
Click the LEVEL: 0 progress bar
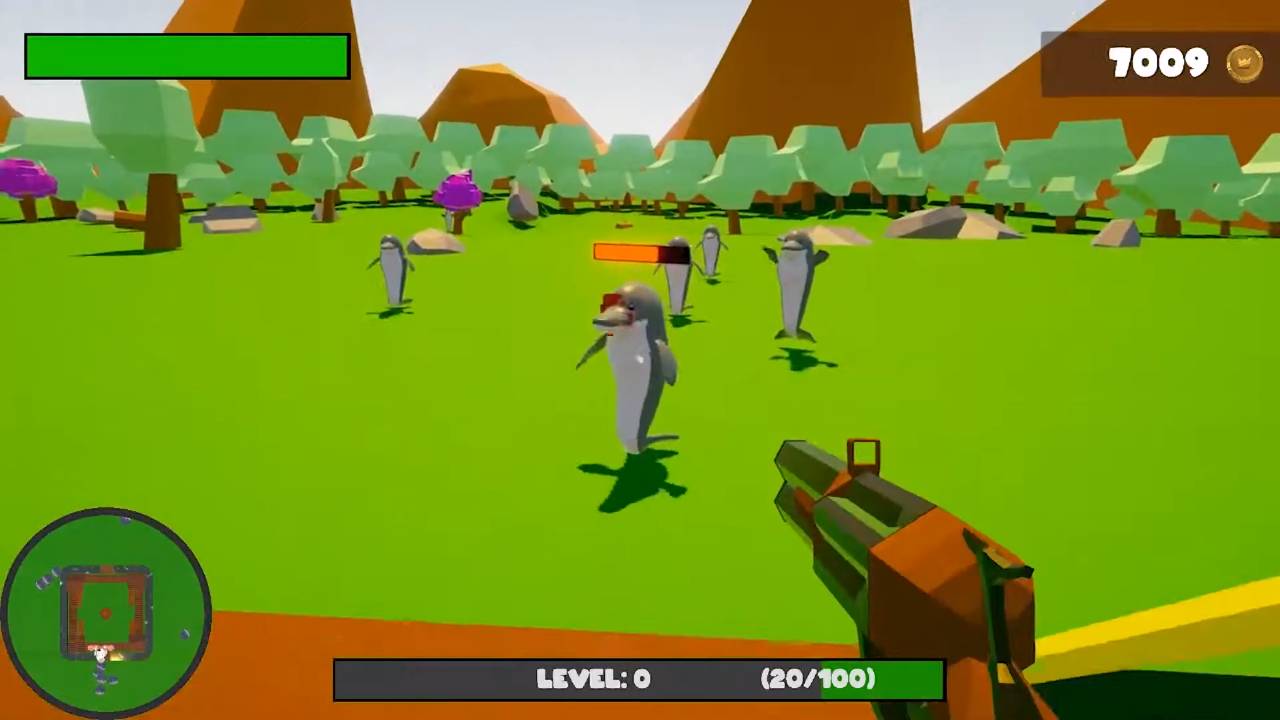tap(640, 679)
